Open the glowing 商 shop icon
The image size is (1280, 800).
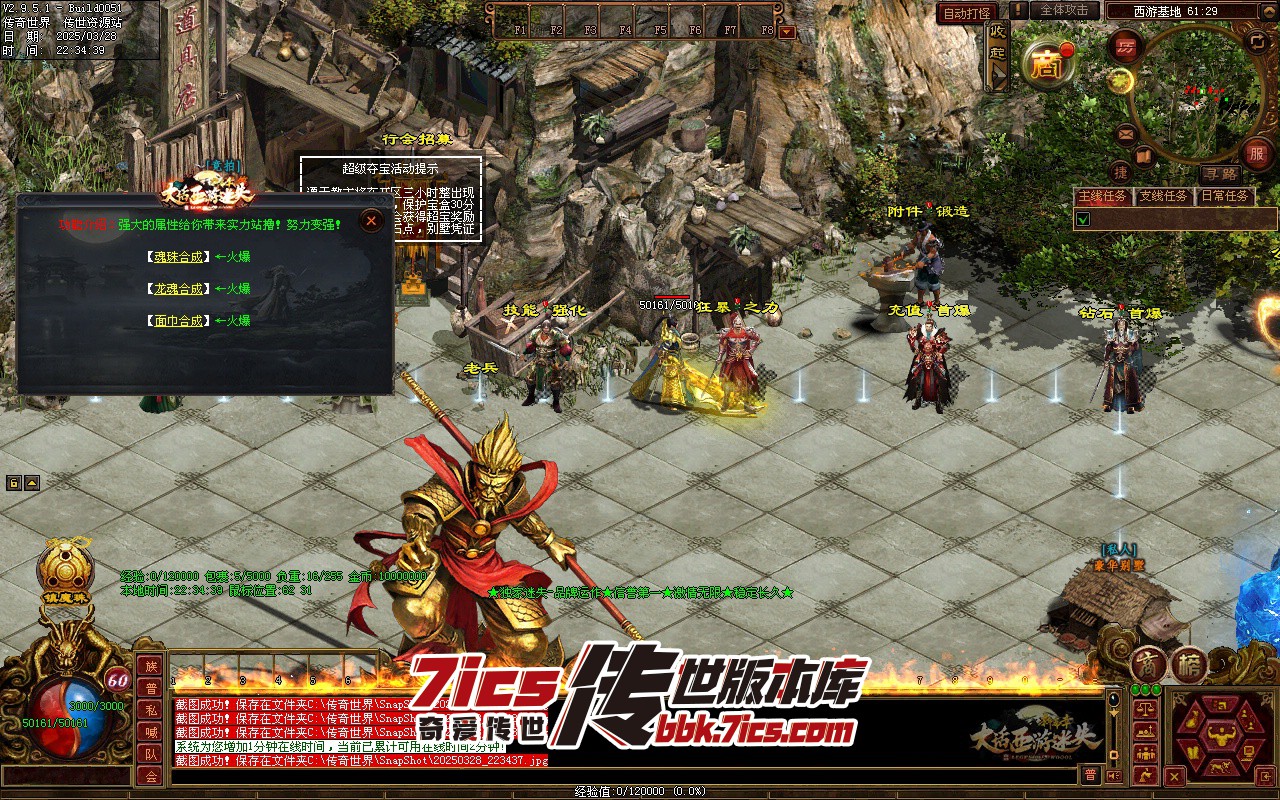[1046, 66]
